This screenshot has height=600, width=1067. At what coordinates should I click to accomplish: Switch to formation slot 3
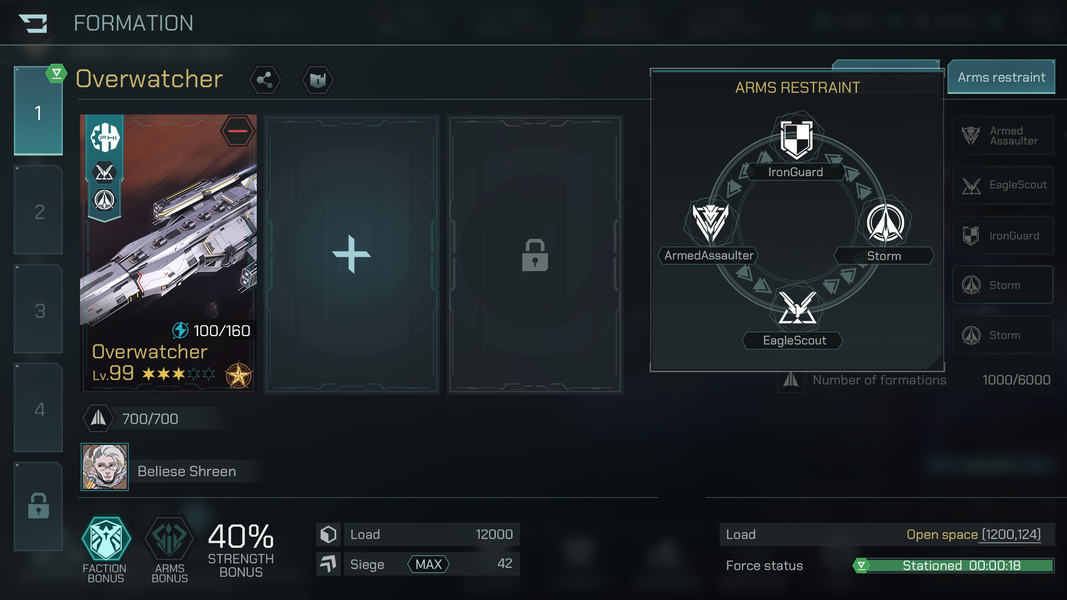[39, 310]
